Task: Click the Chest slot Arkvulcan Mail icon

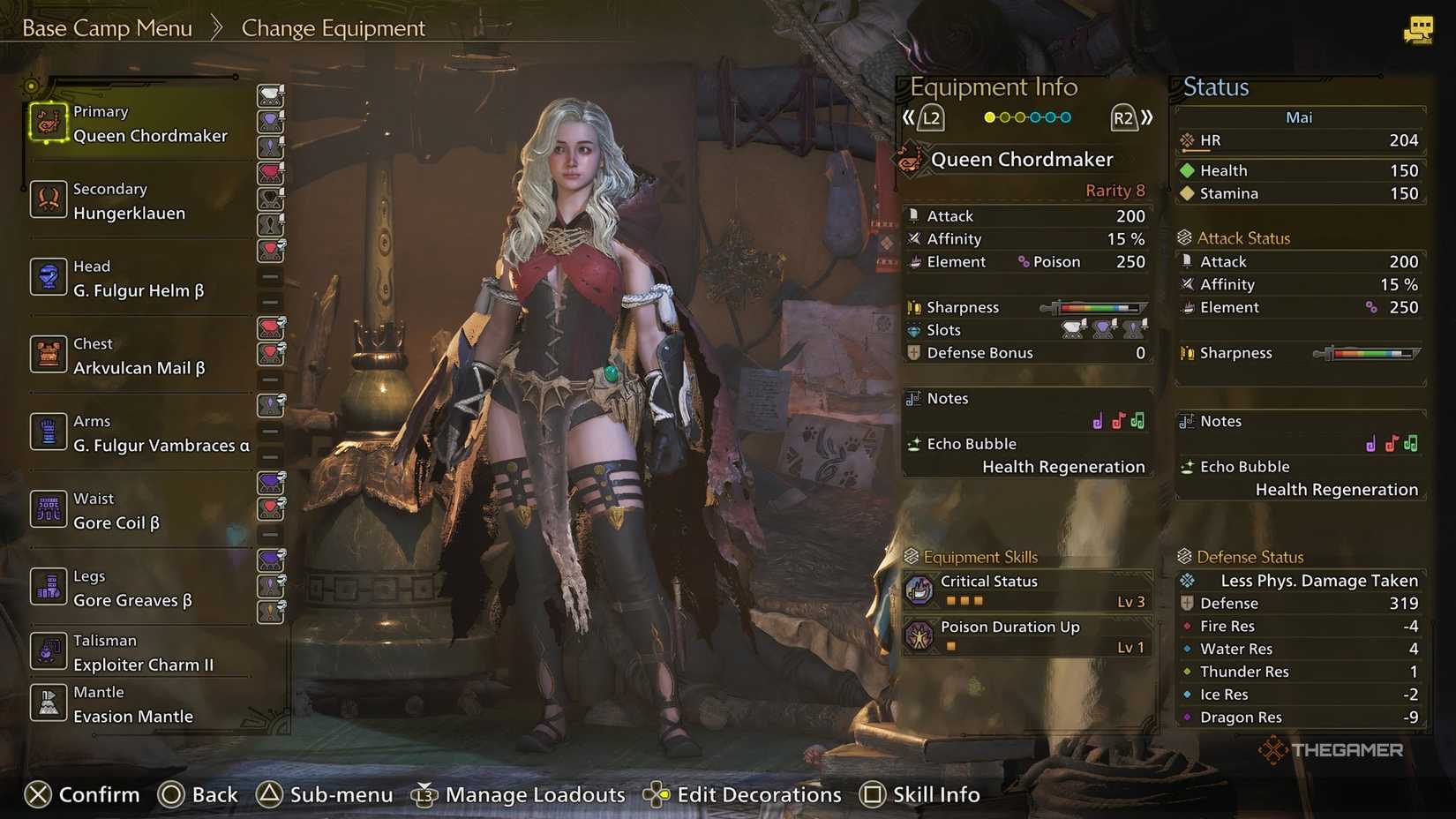Action: pos(48,355)
